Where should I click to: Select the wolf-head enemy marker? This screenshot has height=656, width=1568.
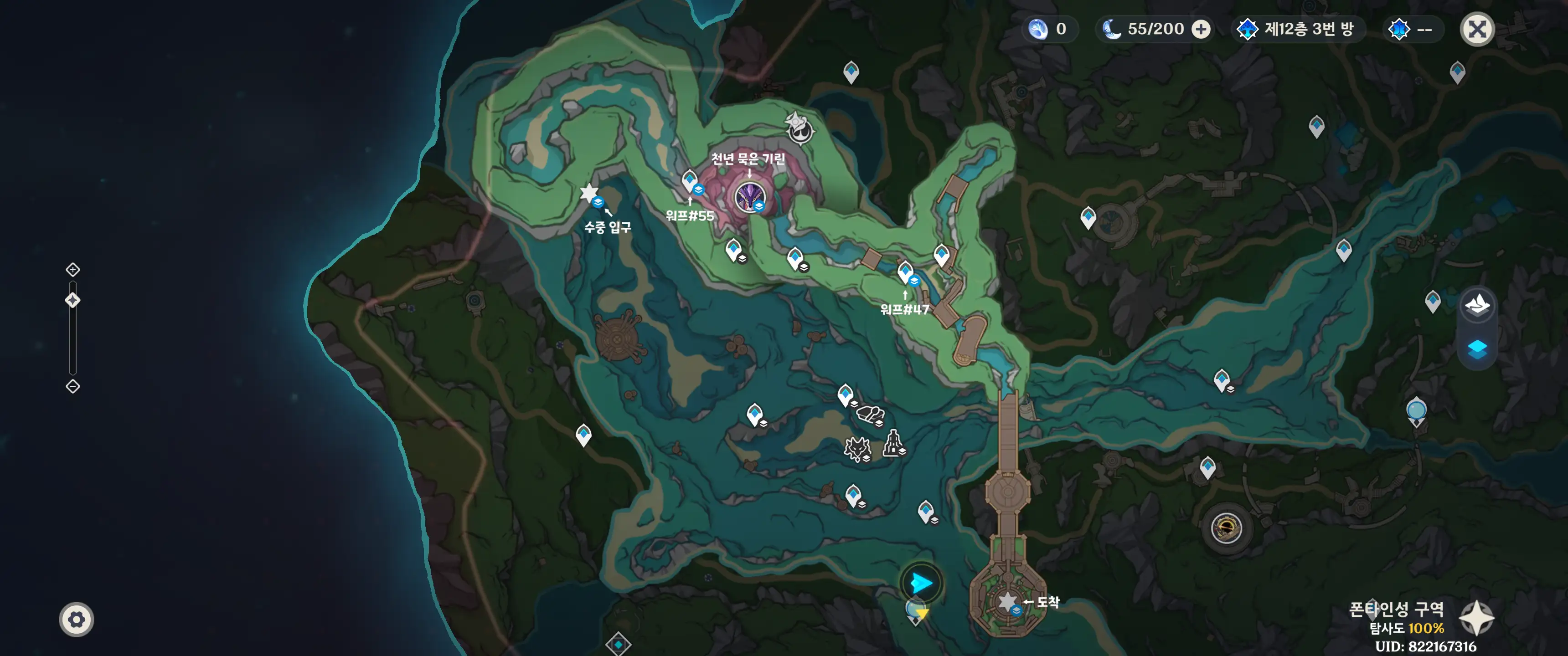(x=857, y=449)
